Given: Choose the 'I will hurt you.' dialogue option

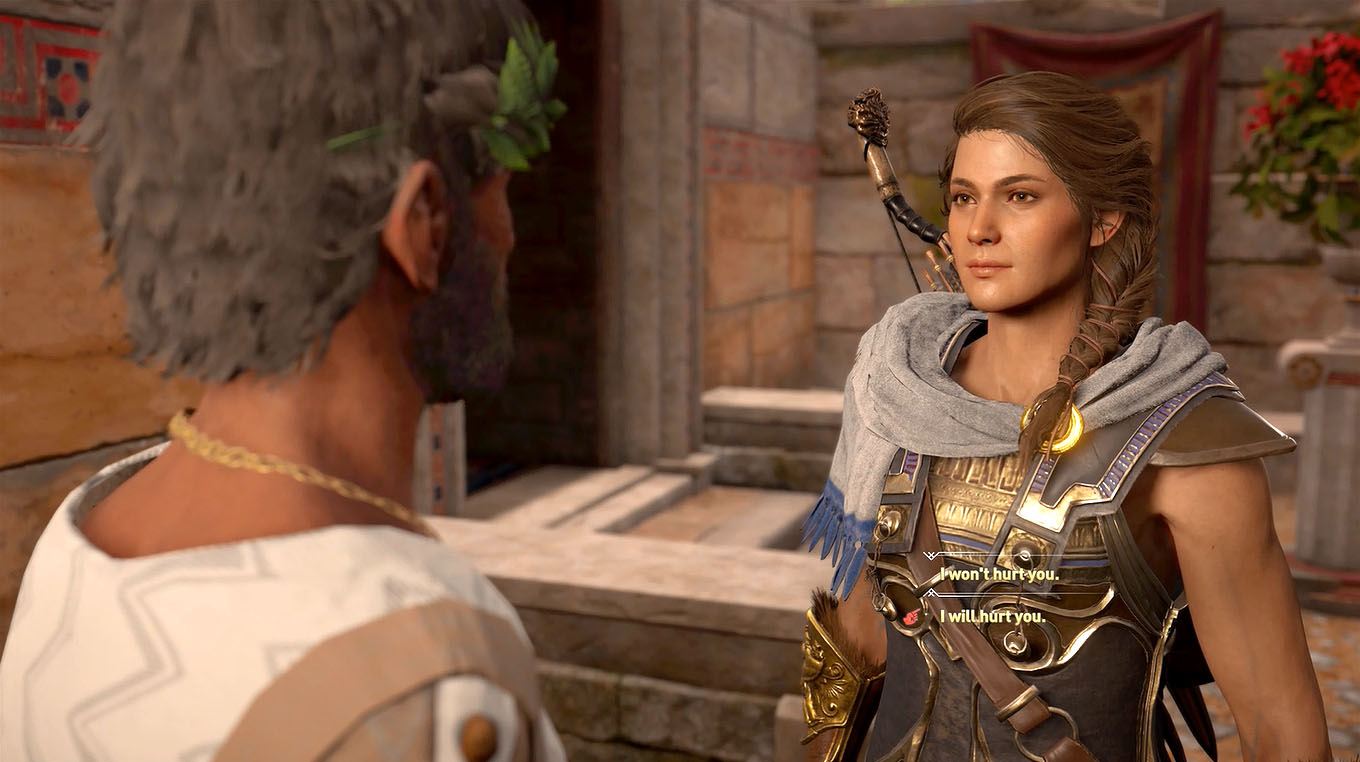Looking at the screenshot, I should [x=992, y=617].
